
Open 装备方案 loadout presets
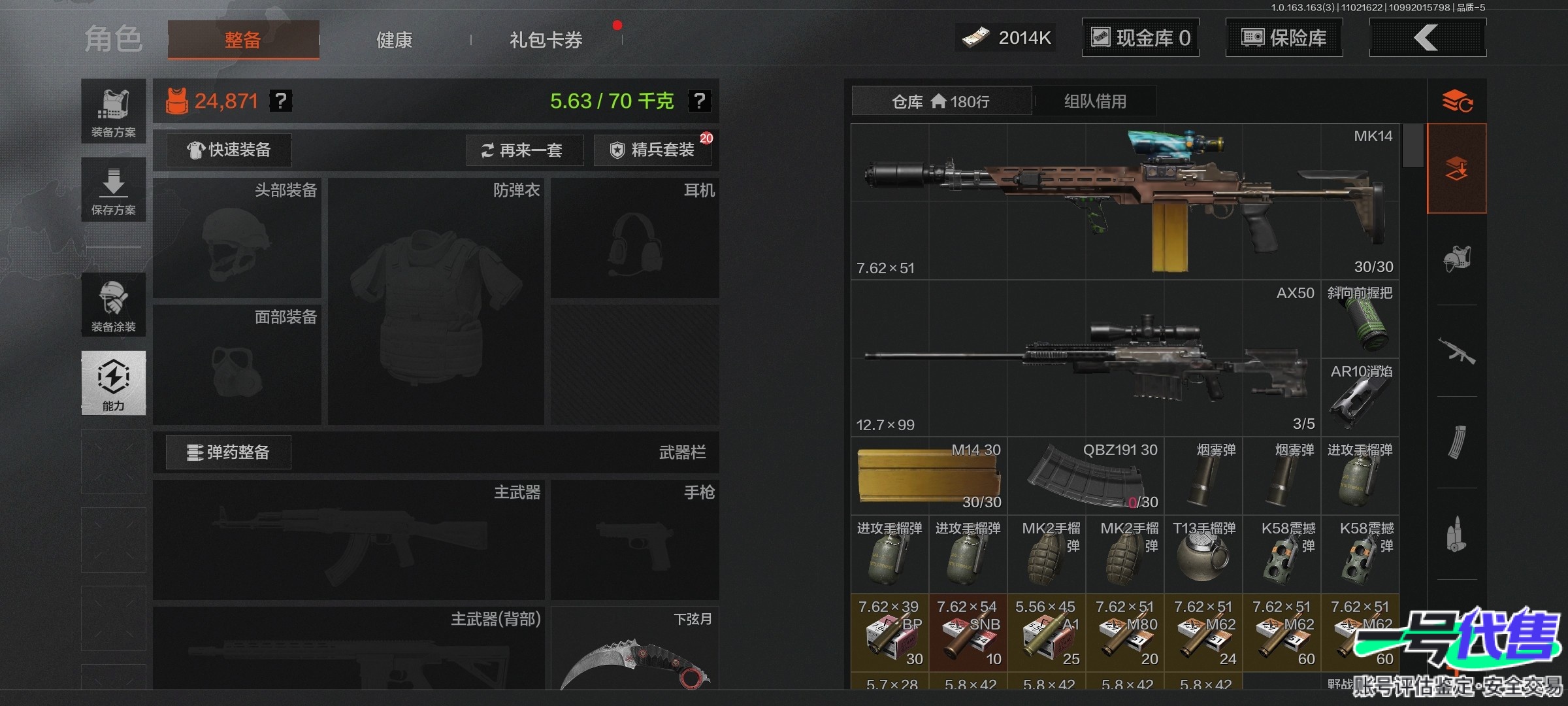[114, 112]
